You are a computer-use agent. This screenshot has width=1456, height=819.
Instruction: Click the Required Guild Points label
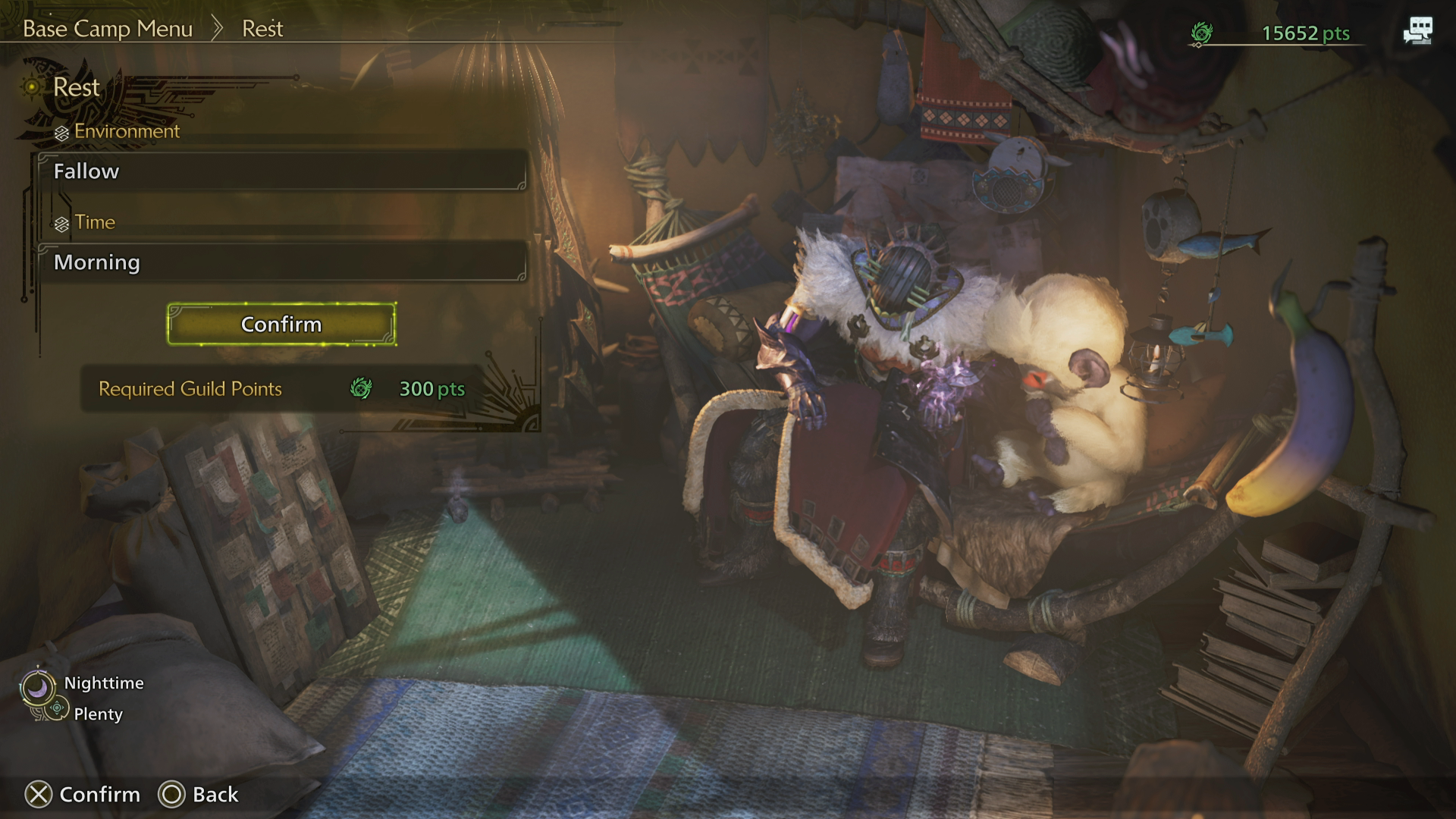pos(190,389)
